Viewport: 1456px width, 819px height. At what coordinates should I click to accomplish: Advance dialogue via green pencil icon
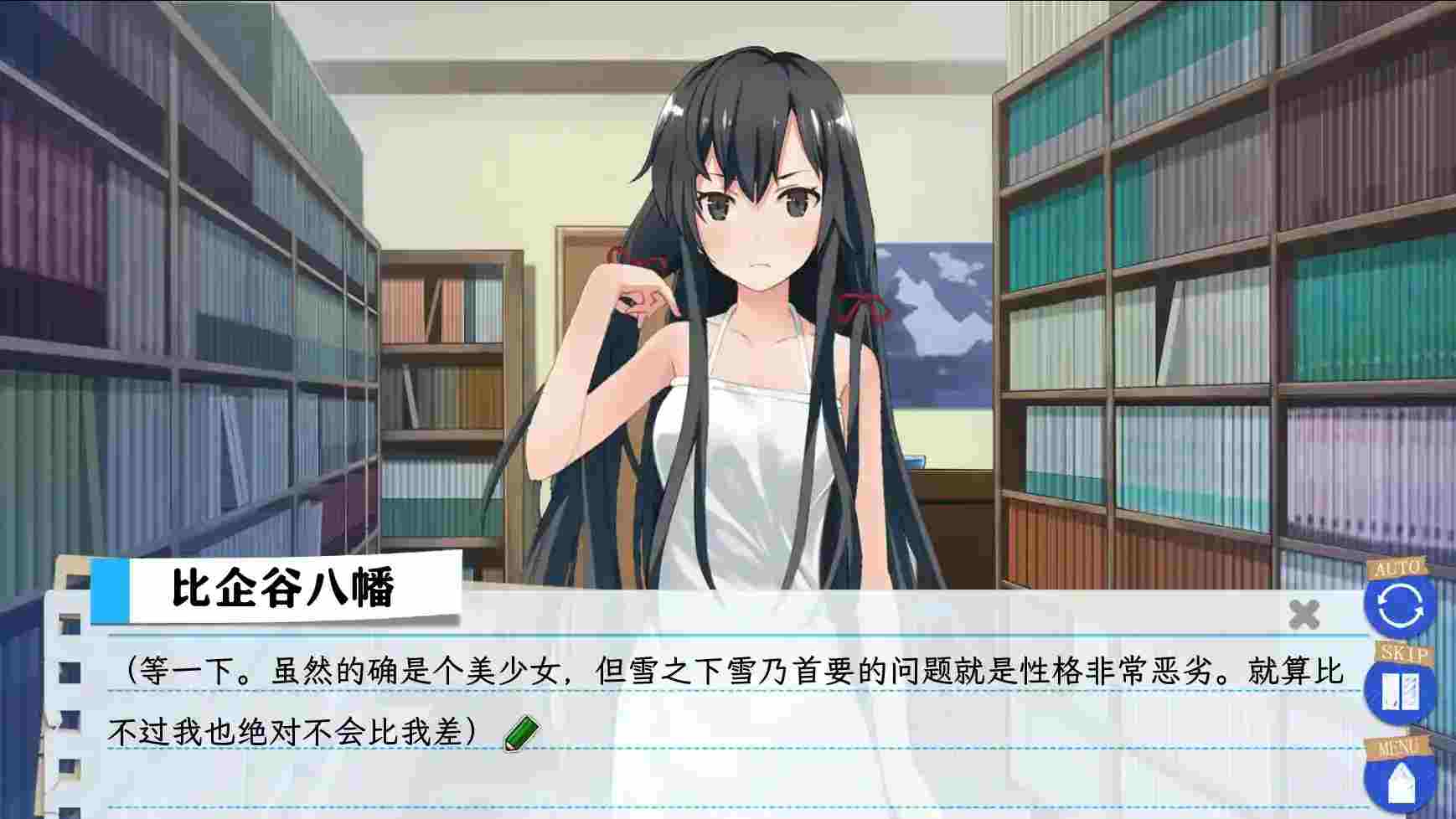(521, 733)
